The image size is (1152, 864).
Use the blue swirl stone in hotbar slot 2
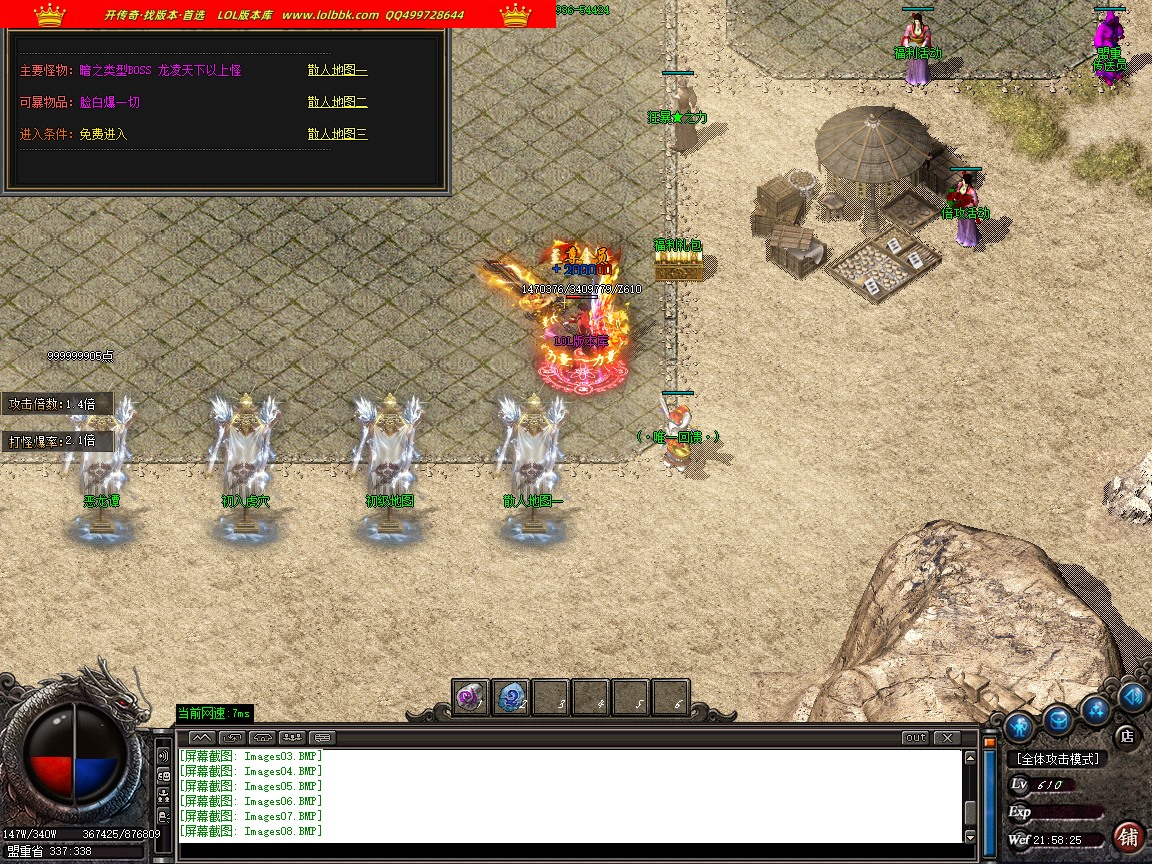tap(511, 698)
